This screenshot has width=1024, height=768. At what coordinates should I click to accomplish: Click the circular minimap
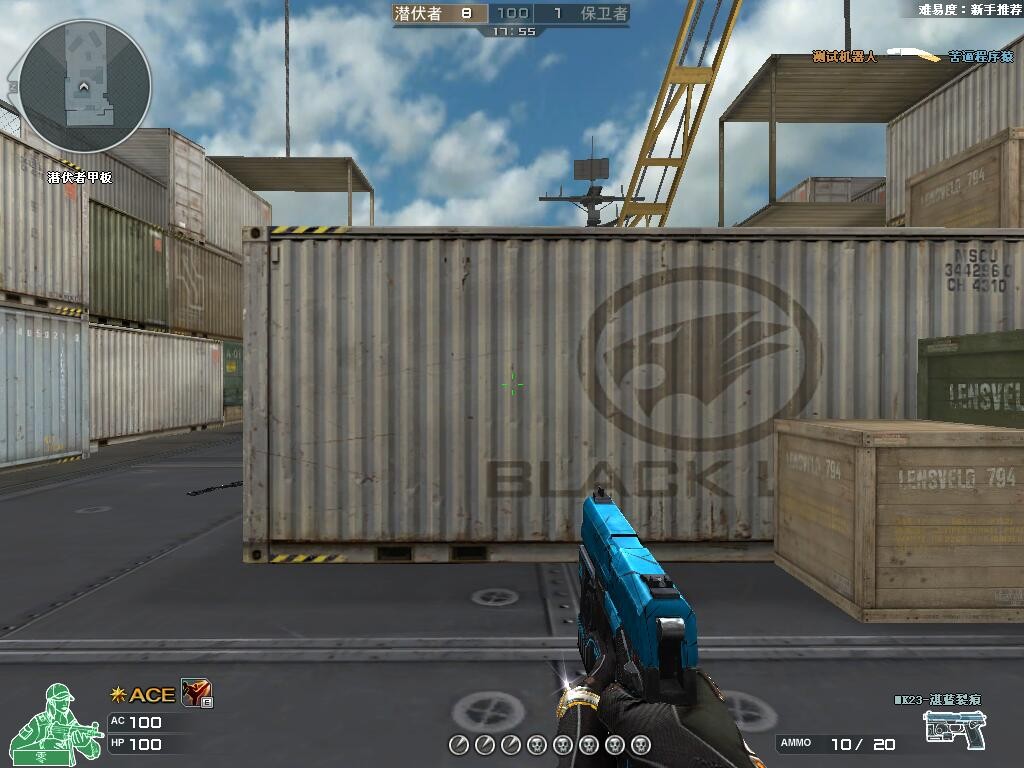[85, 86]
